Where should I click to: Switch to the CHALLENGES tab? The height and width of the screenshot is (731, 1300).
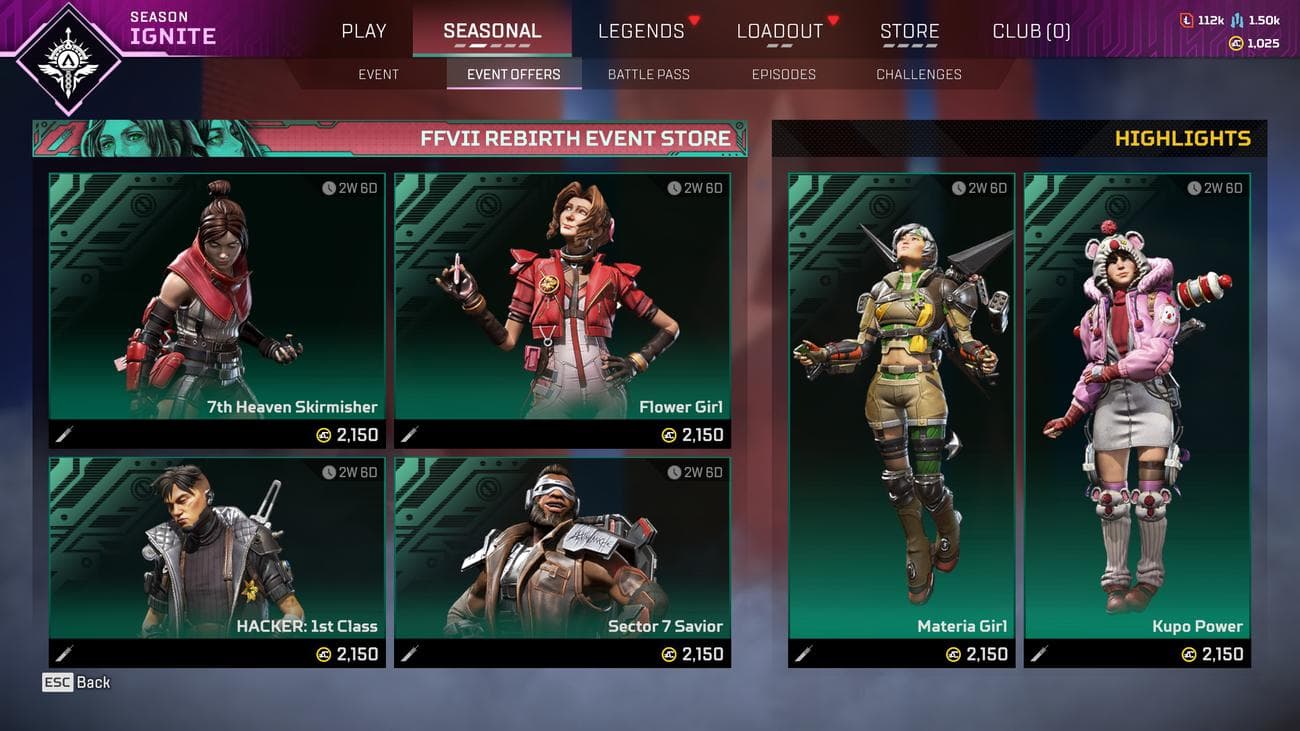(918, 74)
